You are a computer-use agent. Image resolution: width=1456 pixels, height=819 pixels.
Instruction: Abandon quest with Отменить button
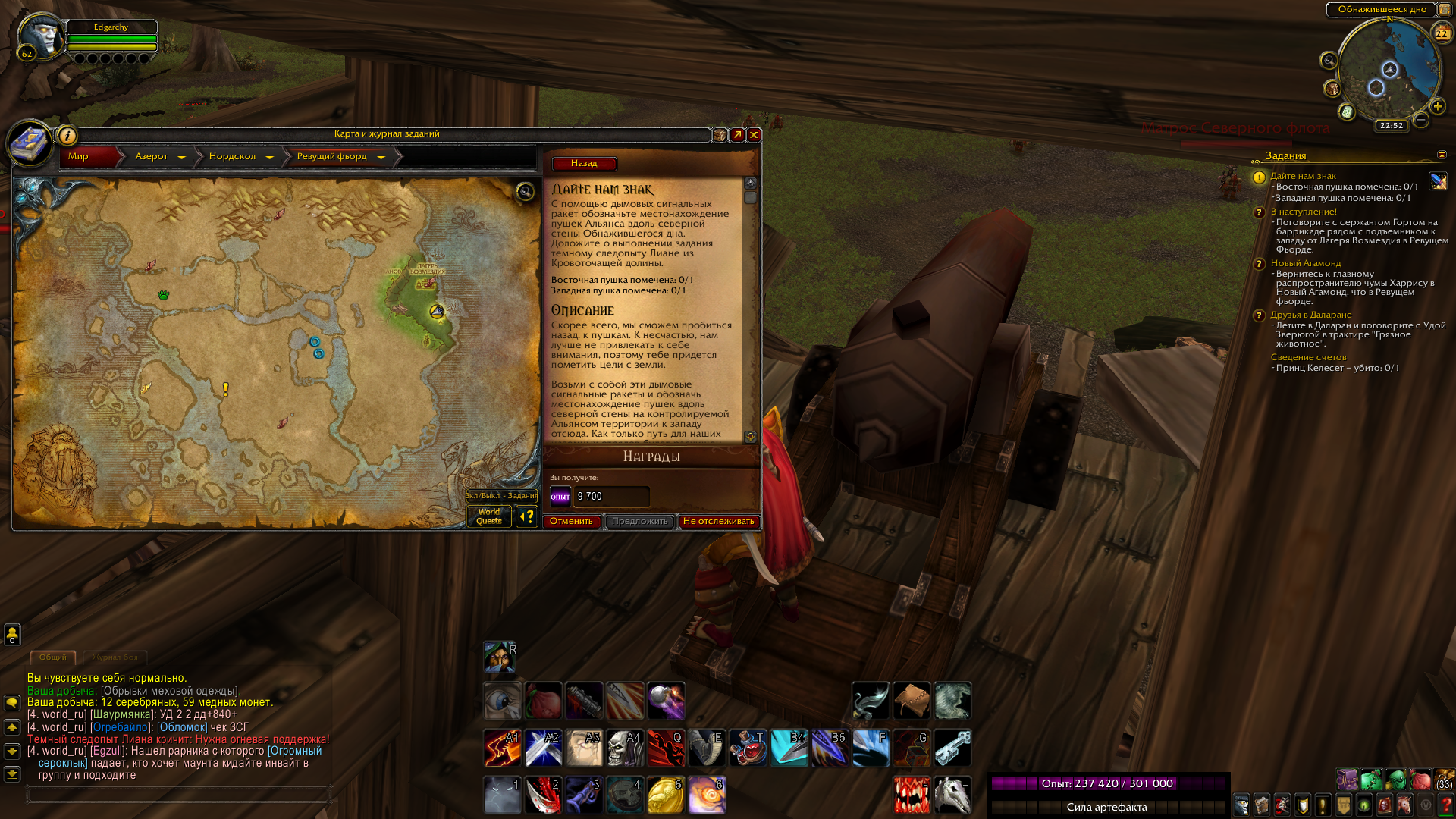click(x=572, y=522)
